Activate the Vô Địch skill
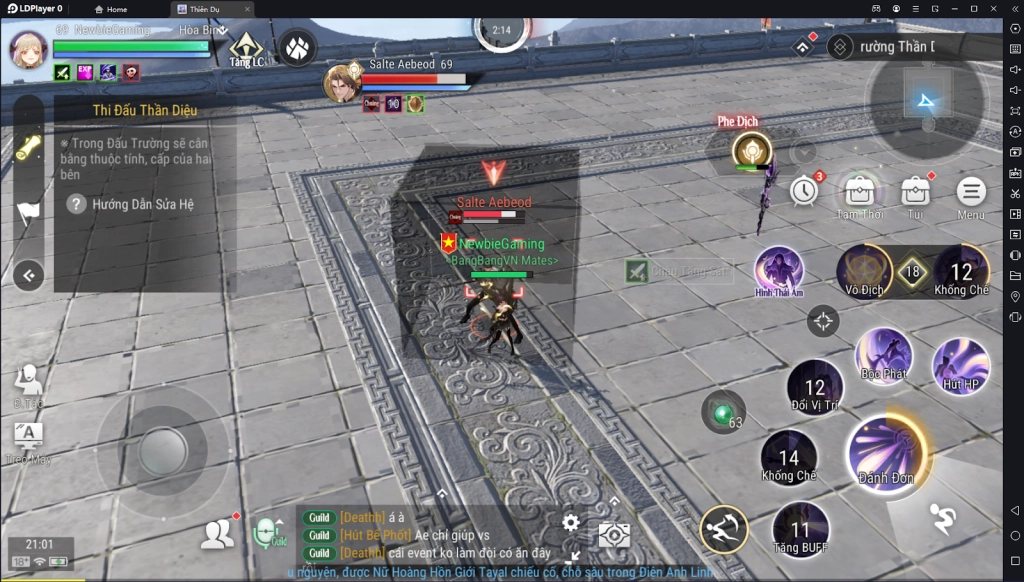Image resolution: width=1024 pixels, height=582 pixels. [864, 271]
